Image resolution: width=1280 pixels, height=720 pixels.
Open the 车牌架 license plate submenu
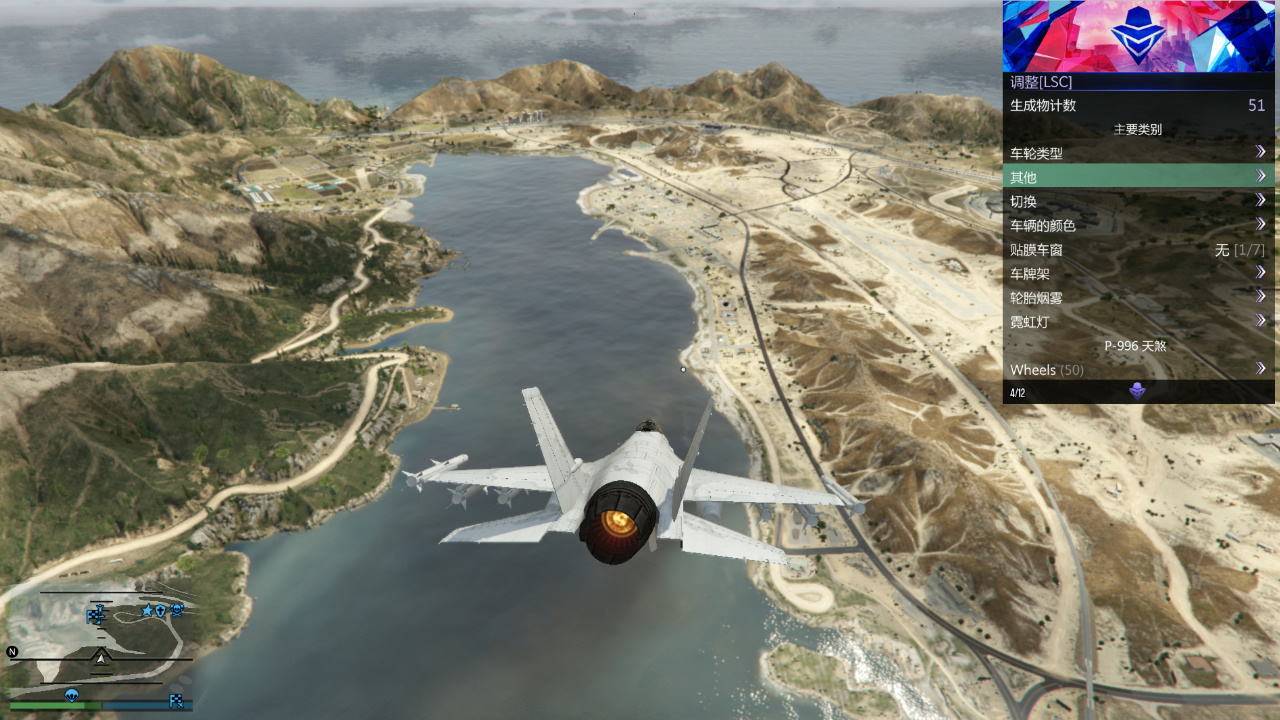pos(1138,273)
